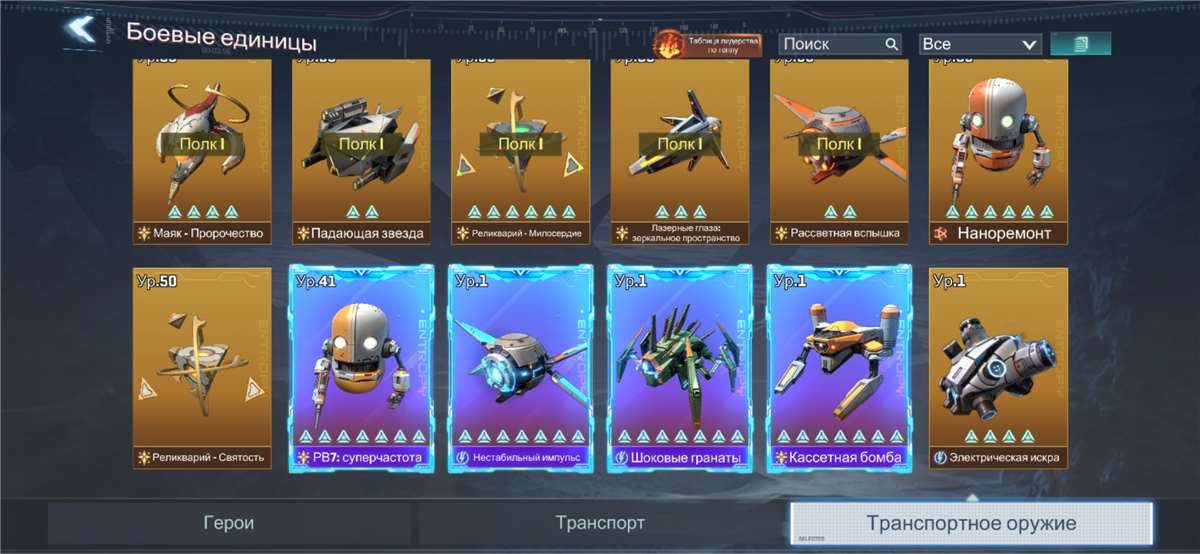Switch to the Герои tab
The width and height of the screenshot is (1200, 554).
point(229,523)
